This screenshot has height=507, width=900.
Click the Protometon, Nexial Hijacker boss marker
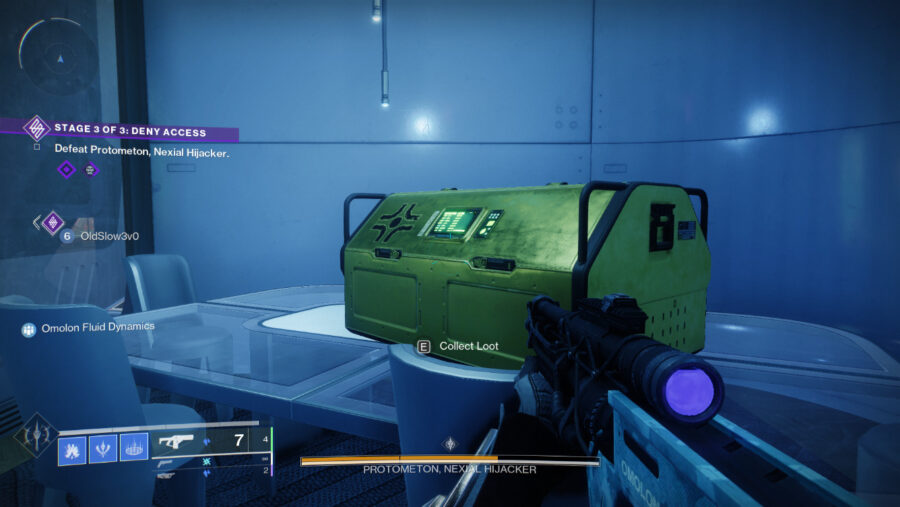point(449,443)
